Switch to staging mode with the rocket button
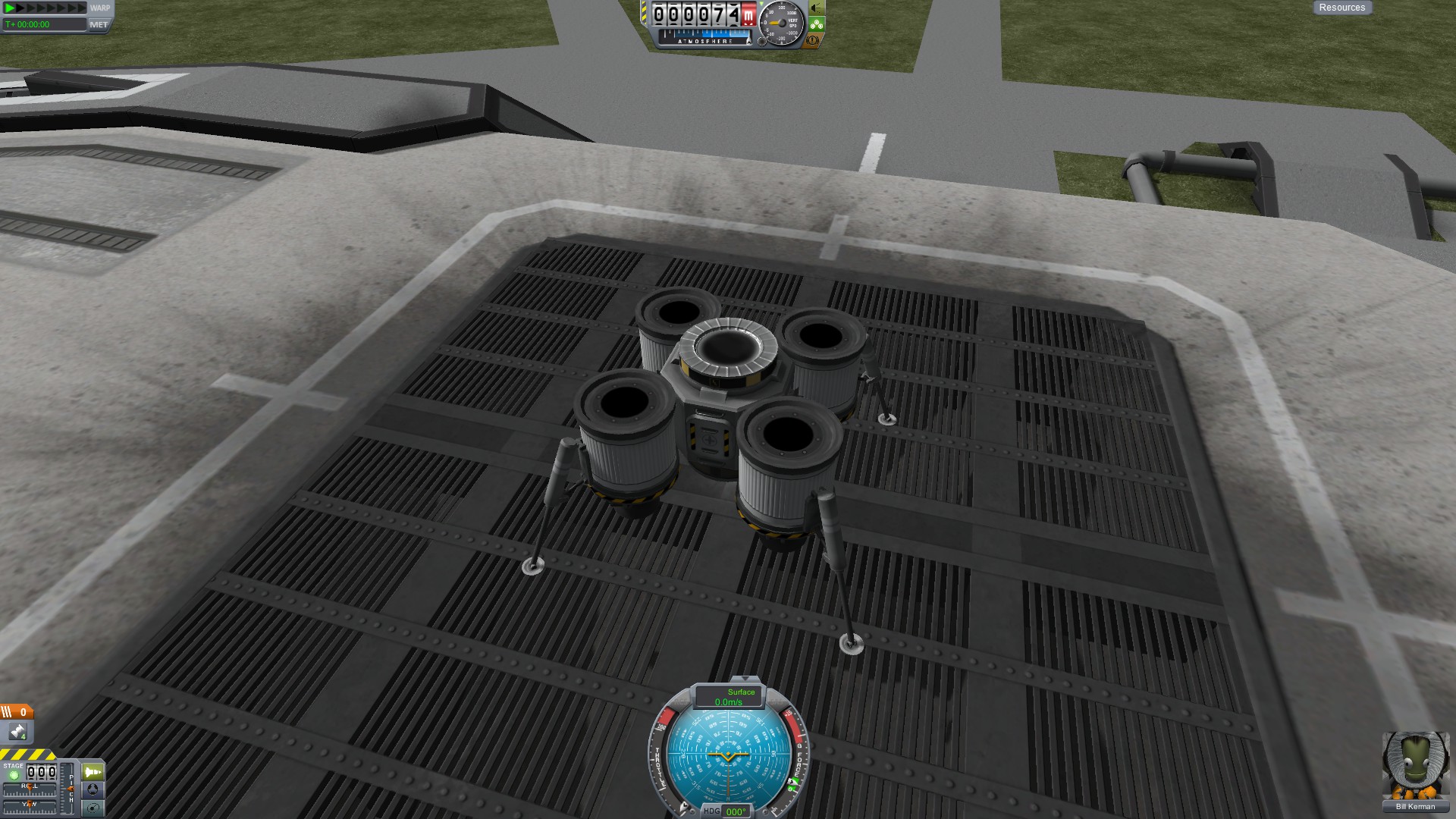 (93, 772)
